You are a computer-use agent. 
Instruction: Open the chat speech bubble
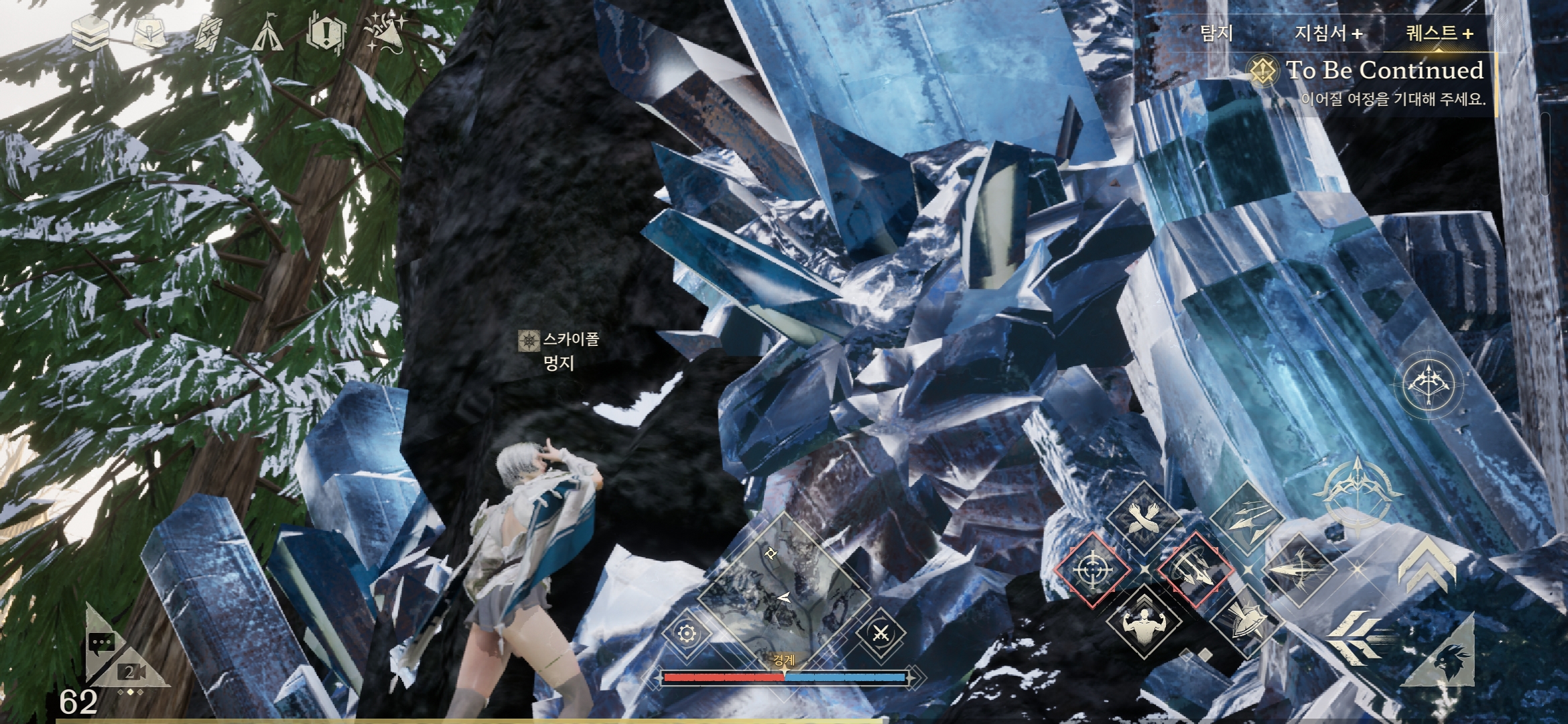(x=101, y=645)
